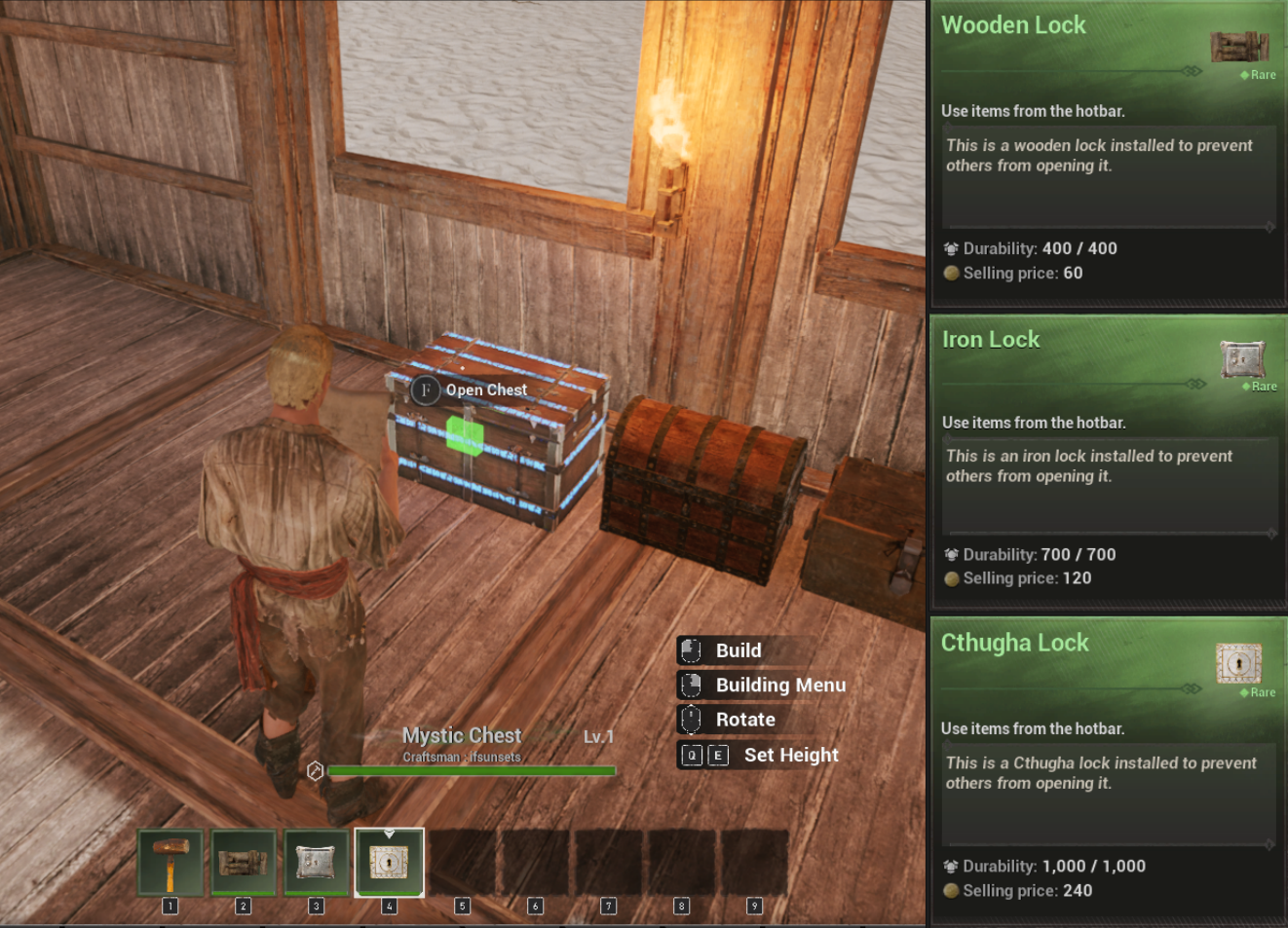Click the Cthugha Lock tooltip icon
1288x928 pixels.
pyautogui.click(x=1238, y=664)
